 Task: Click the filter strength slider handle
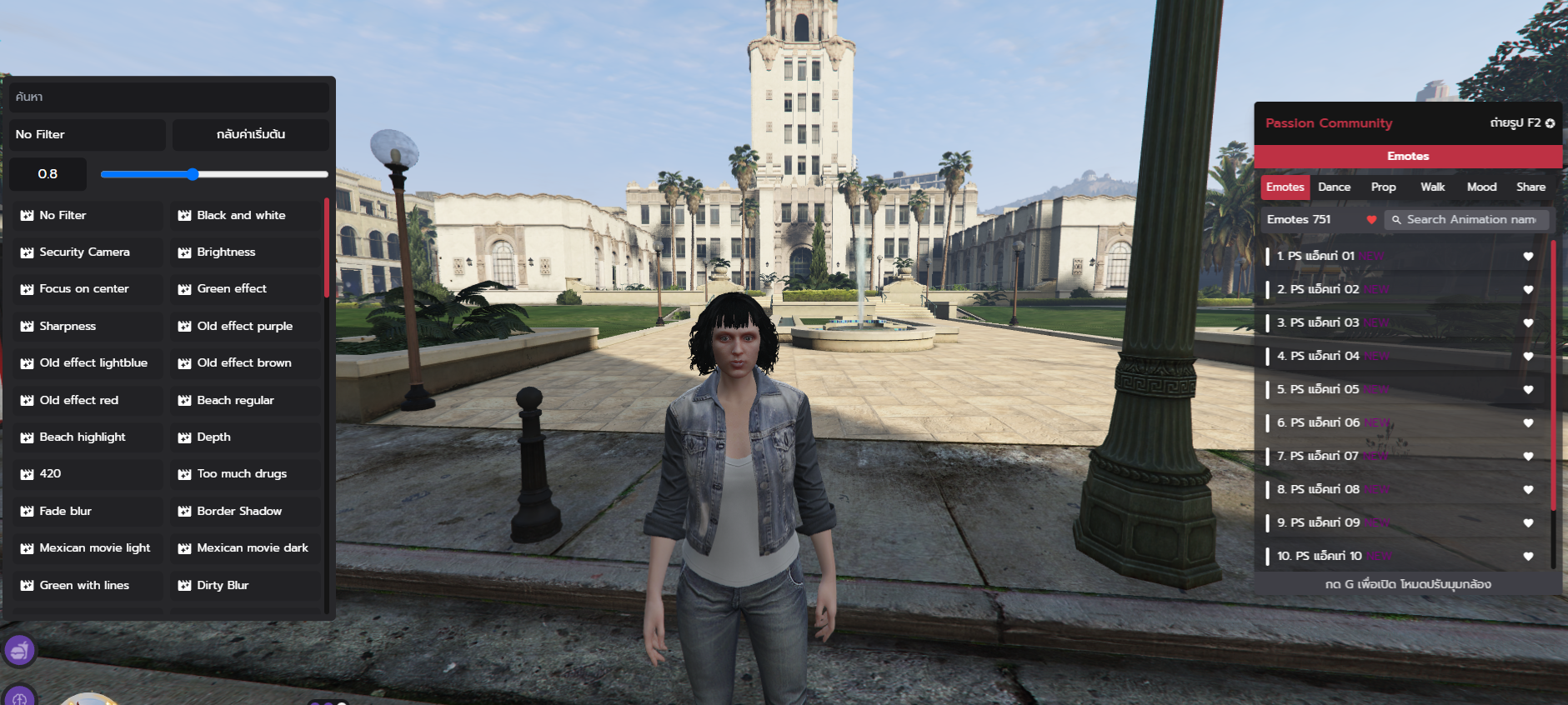coord(193,174)
